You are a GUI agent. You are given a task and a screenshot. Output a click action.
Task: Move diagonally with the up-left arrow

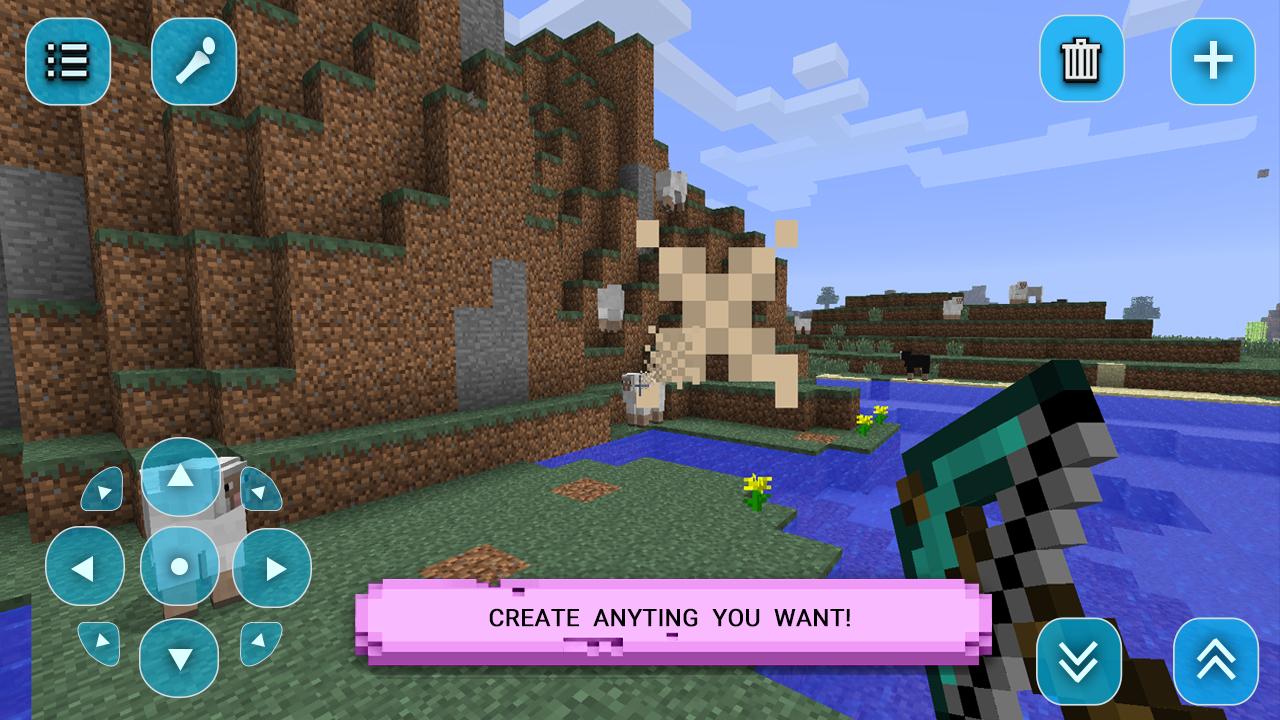(101, 490)
